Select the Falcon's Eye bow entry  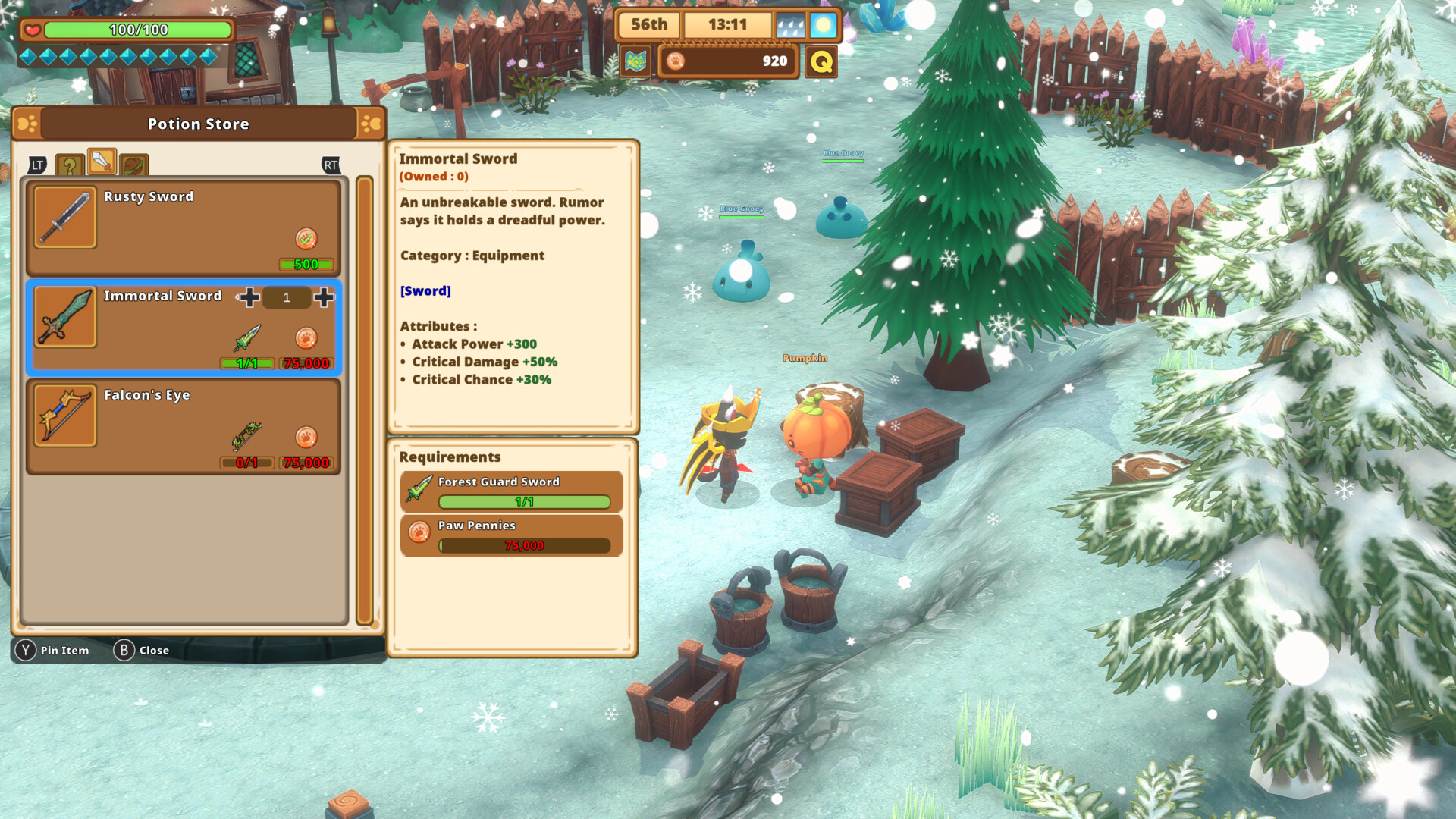(182, 426)
